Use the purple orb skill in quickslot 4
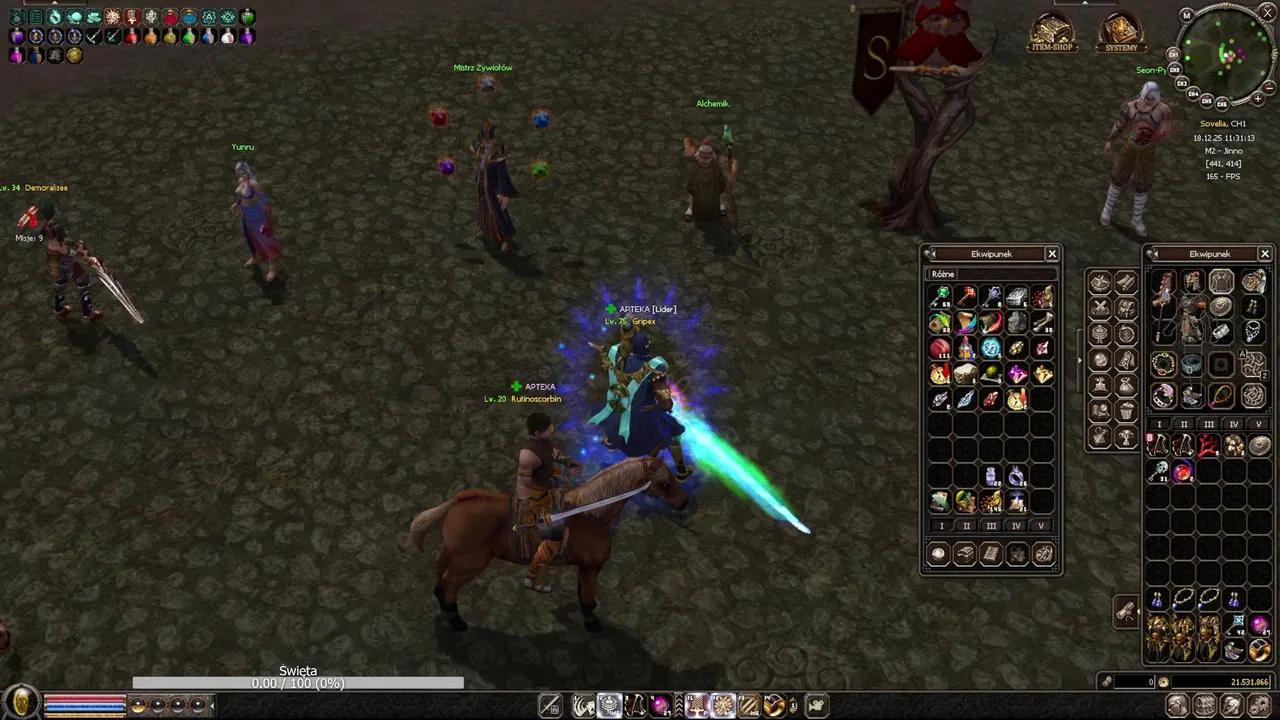This screenshot has width=1280, height=720. (659, 704)
